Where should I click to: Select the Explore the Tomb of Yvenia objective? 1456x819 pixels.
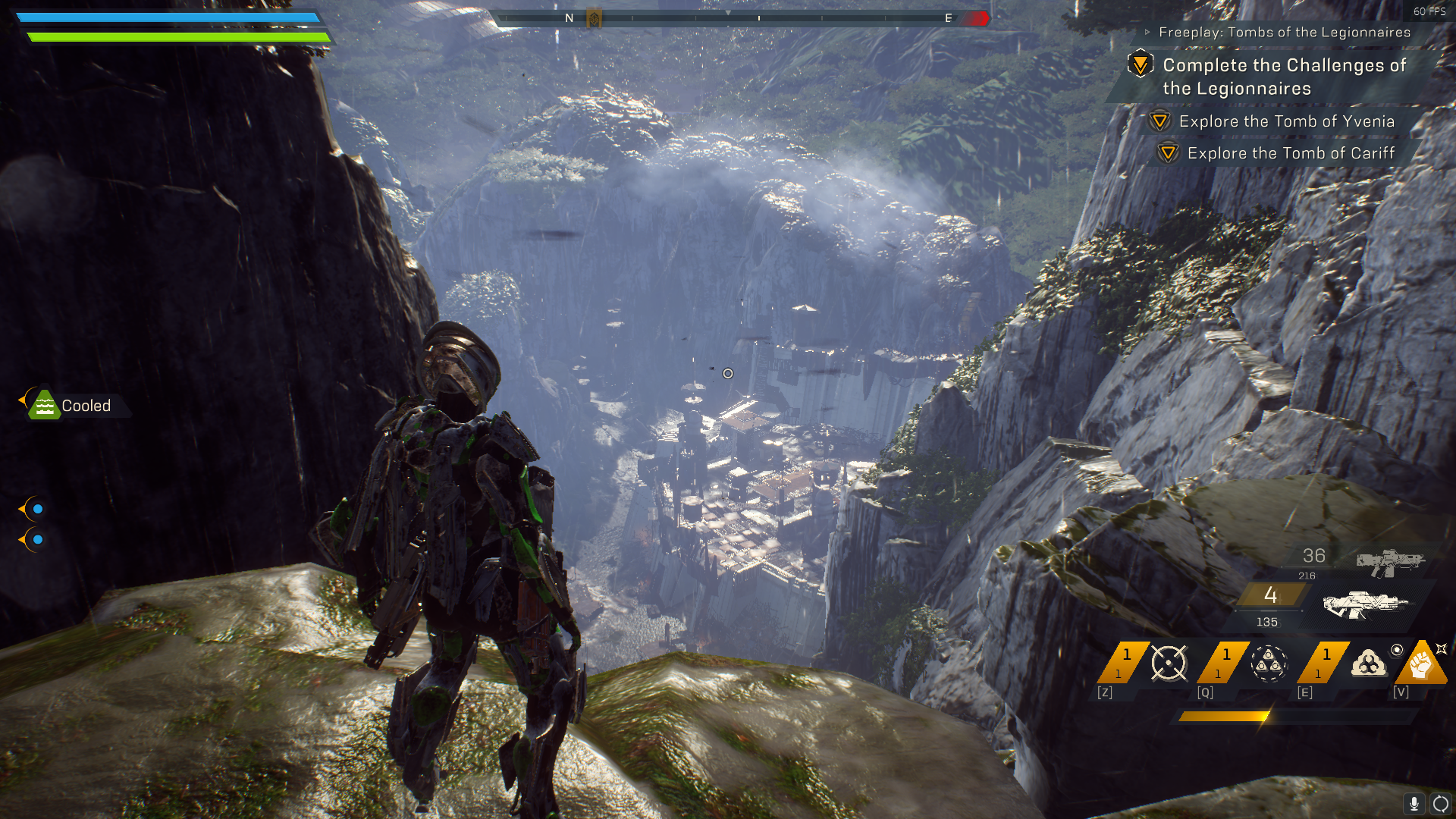tap(1286, 121)
